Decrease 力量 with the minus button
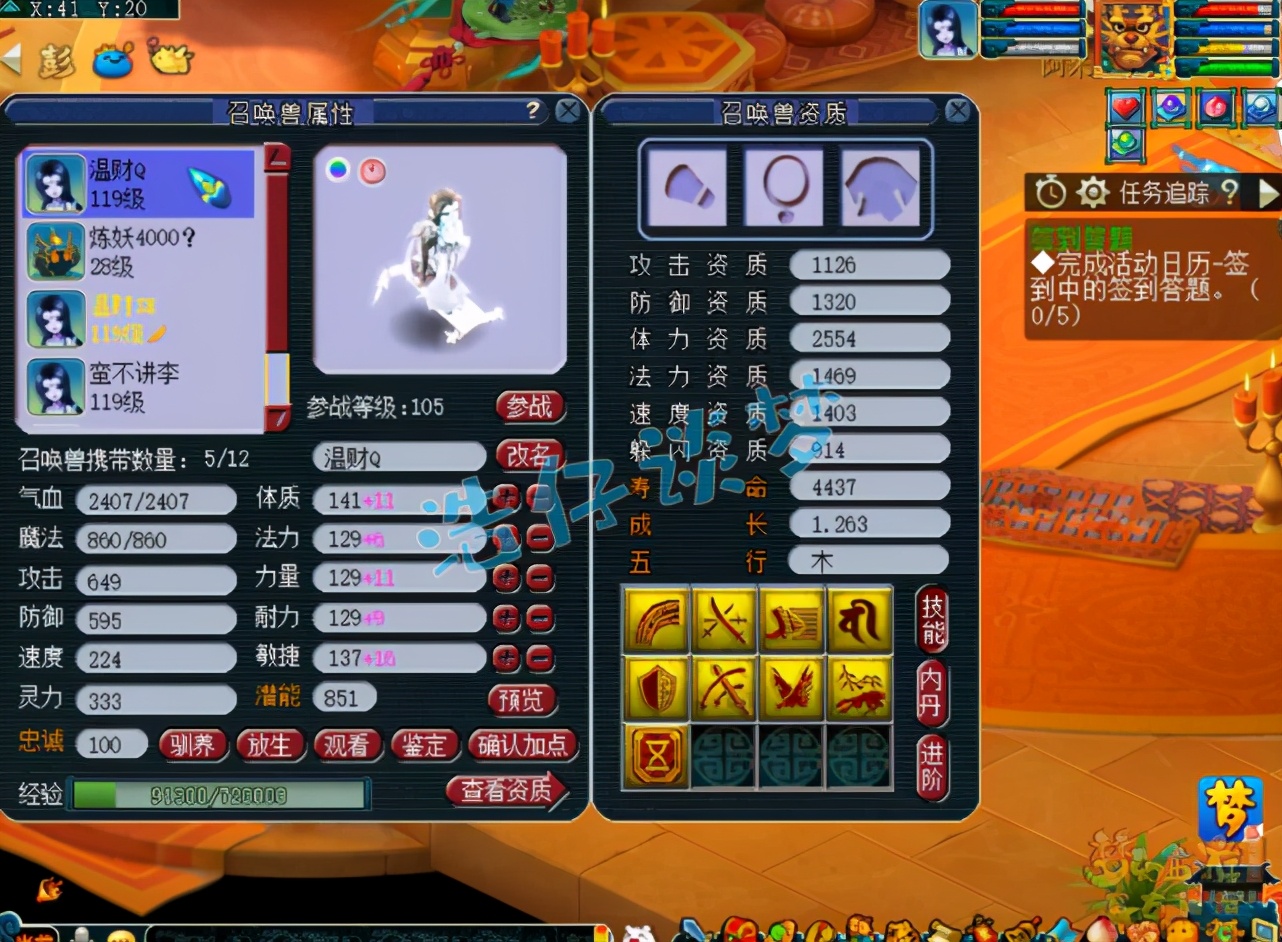 (x=540, y=578)
